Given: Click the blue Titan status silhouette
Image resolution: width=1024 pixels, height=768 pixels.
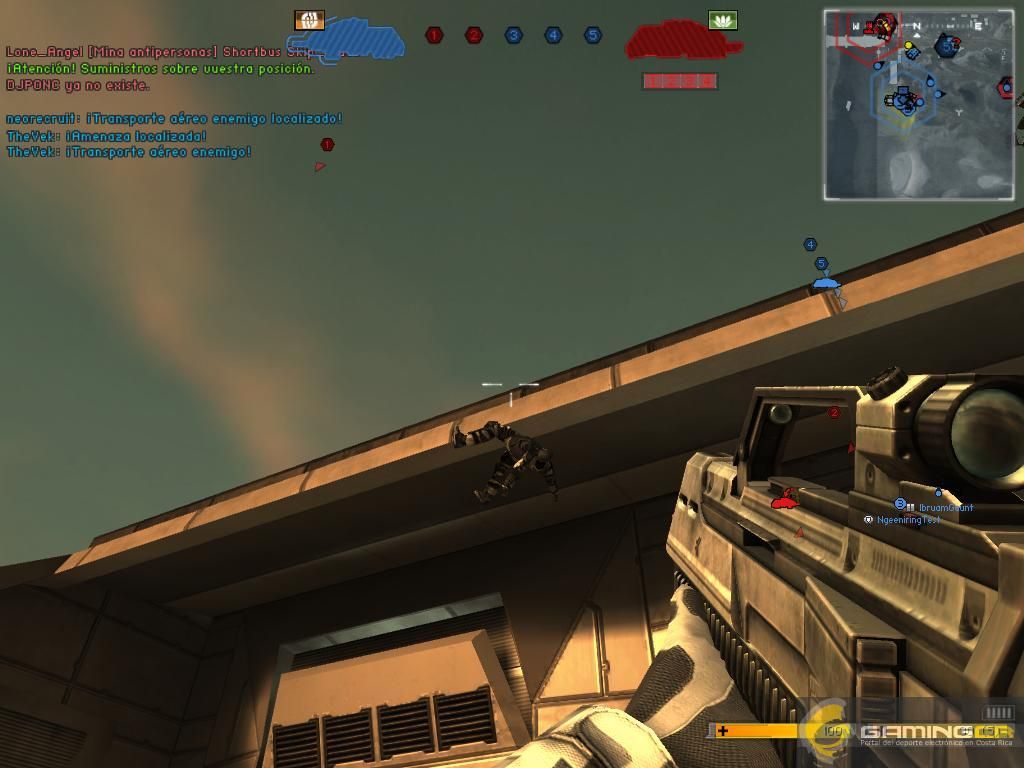Looking at the screenshot, I should (358, 40).
